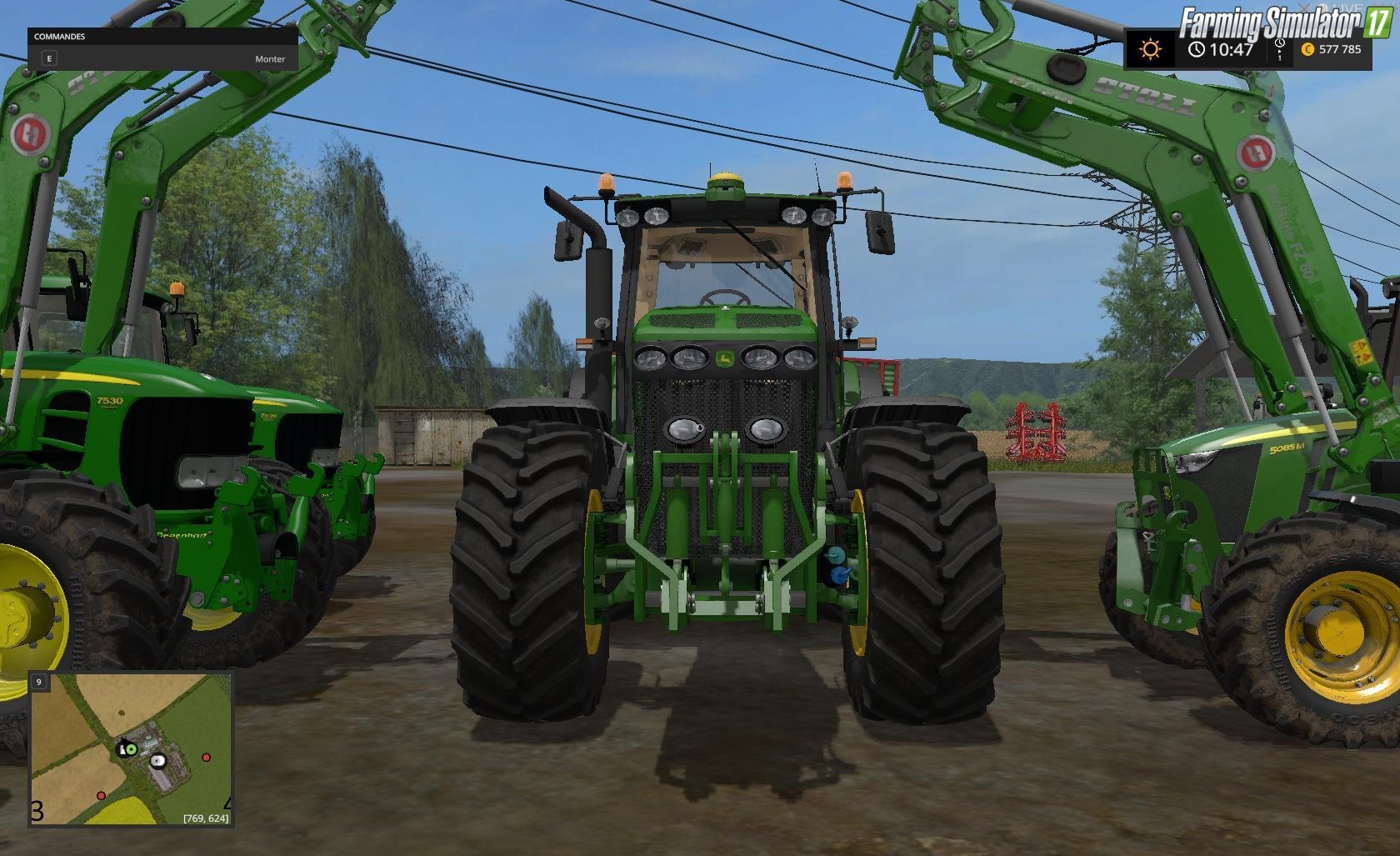Click the money balance 577 785
The height and width of the screenshot is (856, 1400).
pos(1339,49)
